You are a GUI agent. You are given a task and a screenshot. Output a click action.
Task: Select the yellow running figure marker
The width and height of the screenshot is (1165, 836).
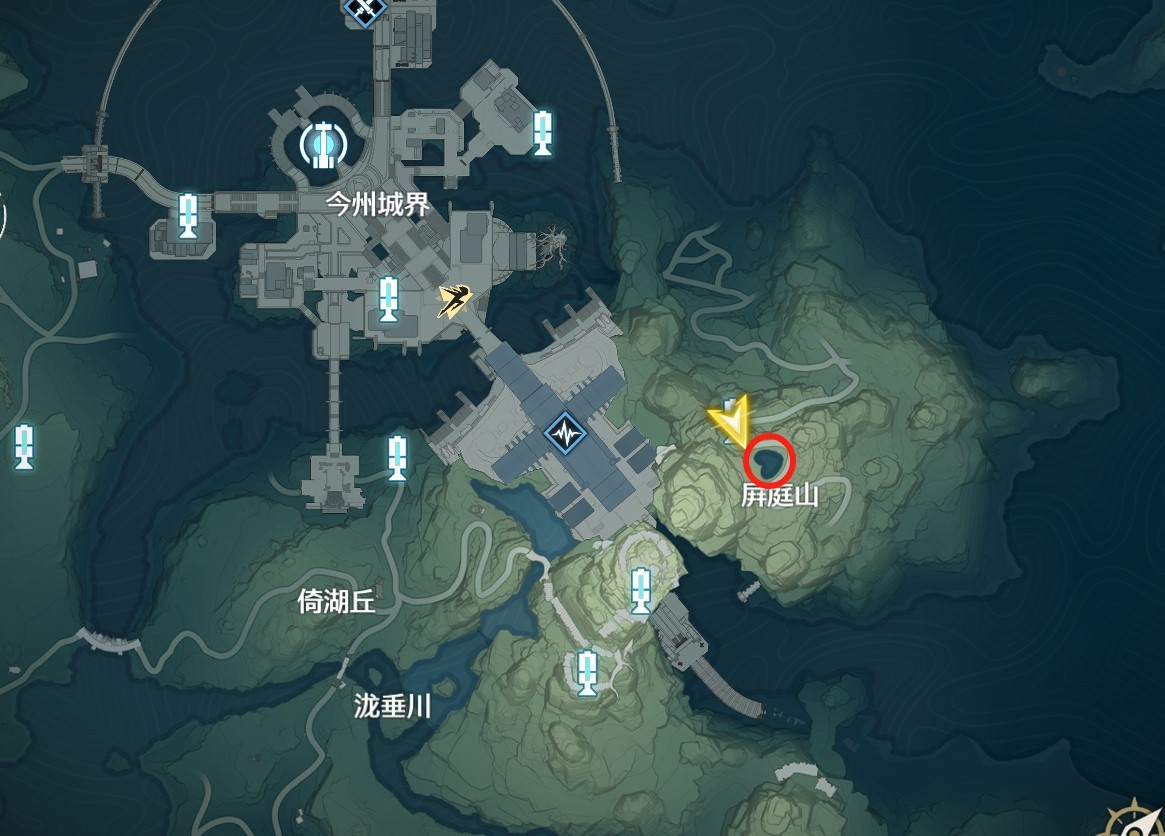click(x=455, y=298)
